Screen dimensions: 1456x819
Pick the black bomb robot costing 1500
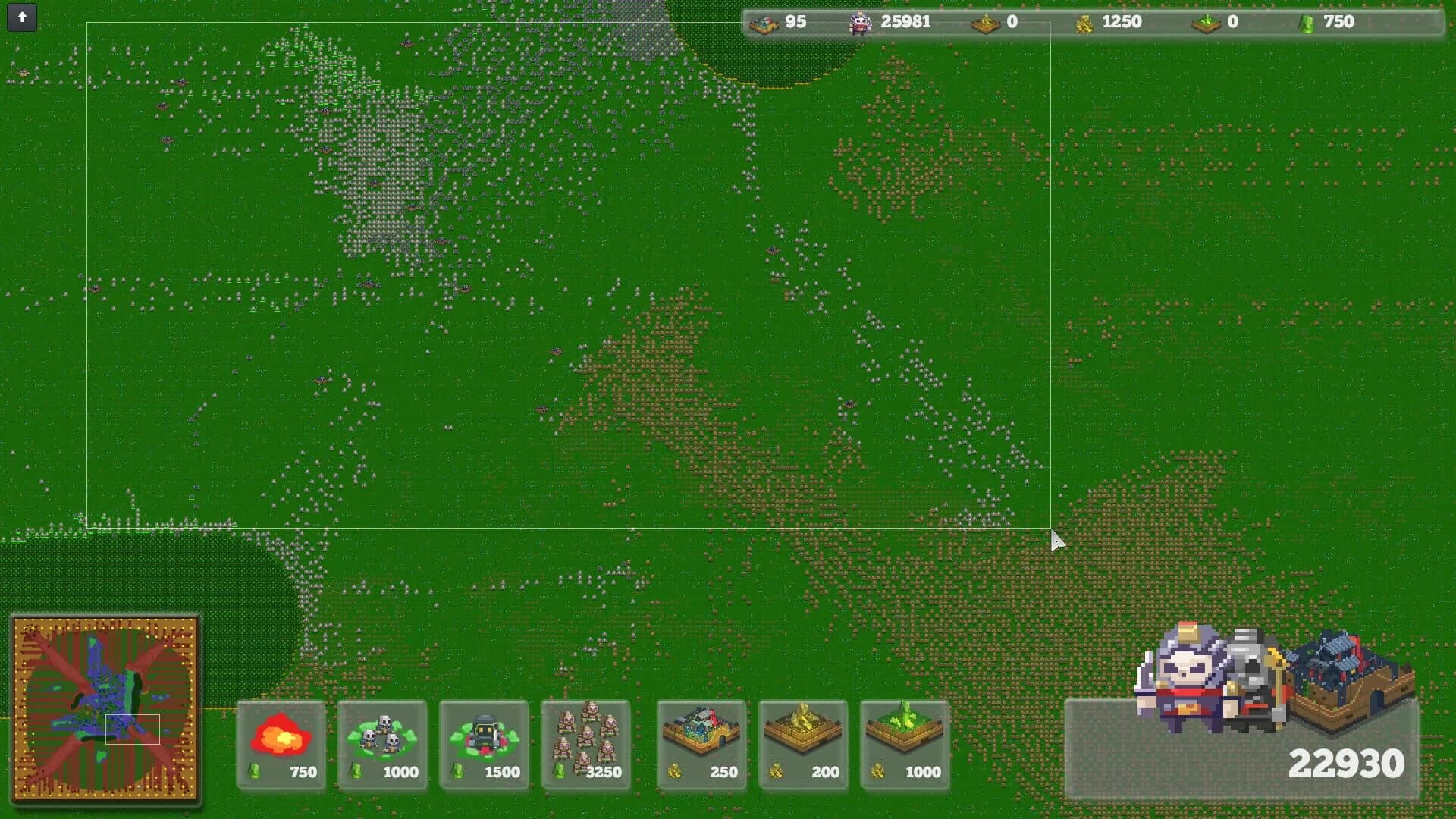click(x=485, y=745)
